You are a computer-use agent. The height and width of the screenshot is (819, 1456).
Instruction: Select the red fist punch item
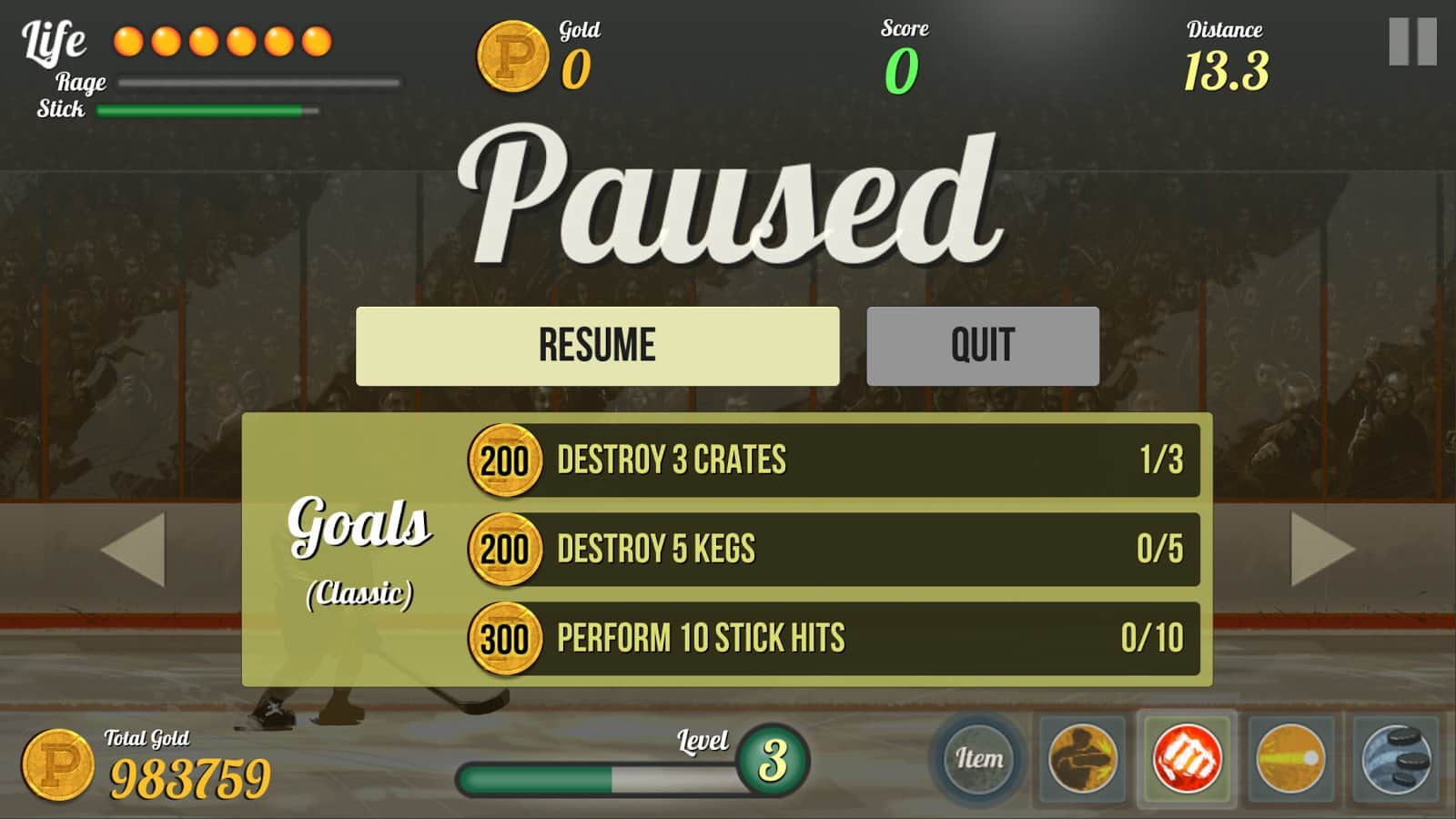(1187, 758)
